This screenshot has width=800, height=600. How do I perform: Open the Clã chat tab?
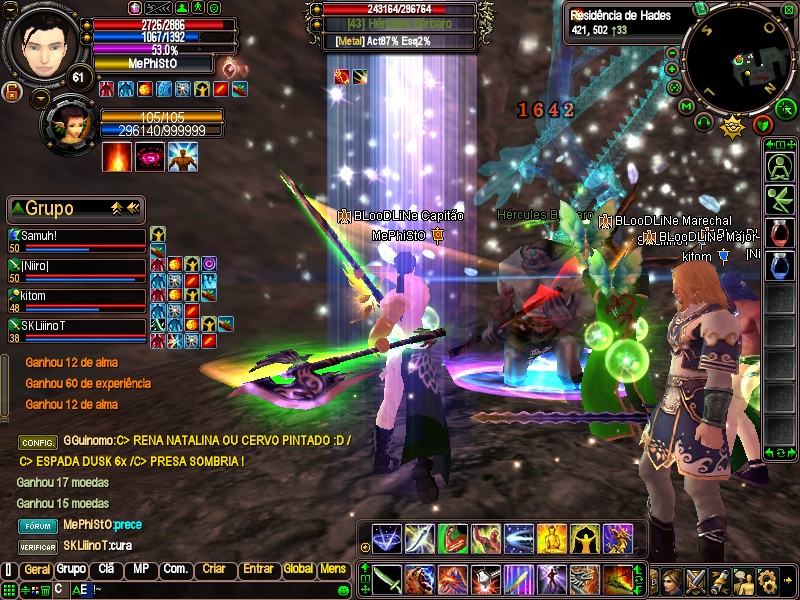[x=106, y=570]
